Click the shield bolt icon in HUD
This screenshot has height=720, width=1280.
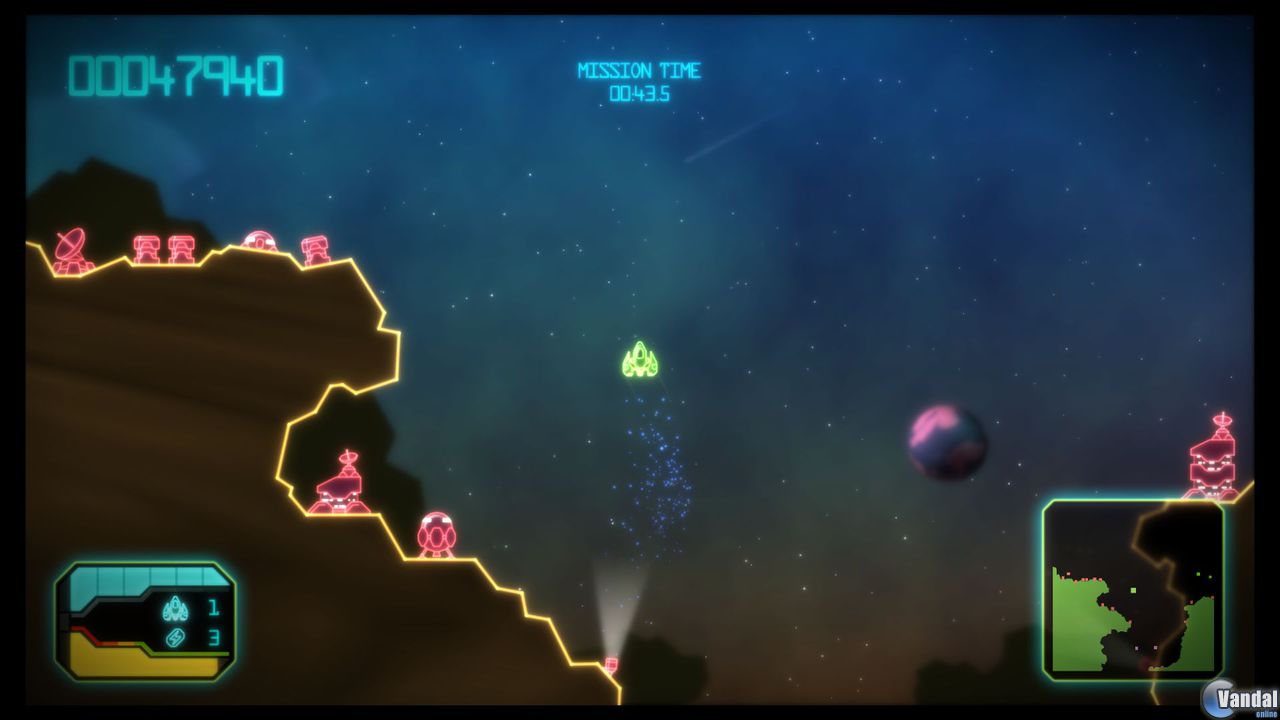coord(177,635)
